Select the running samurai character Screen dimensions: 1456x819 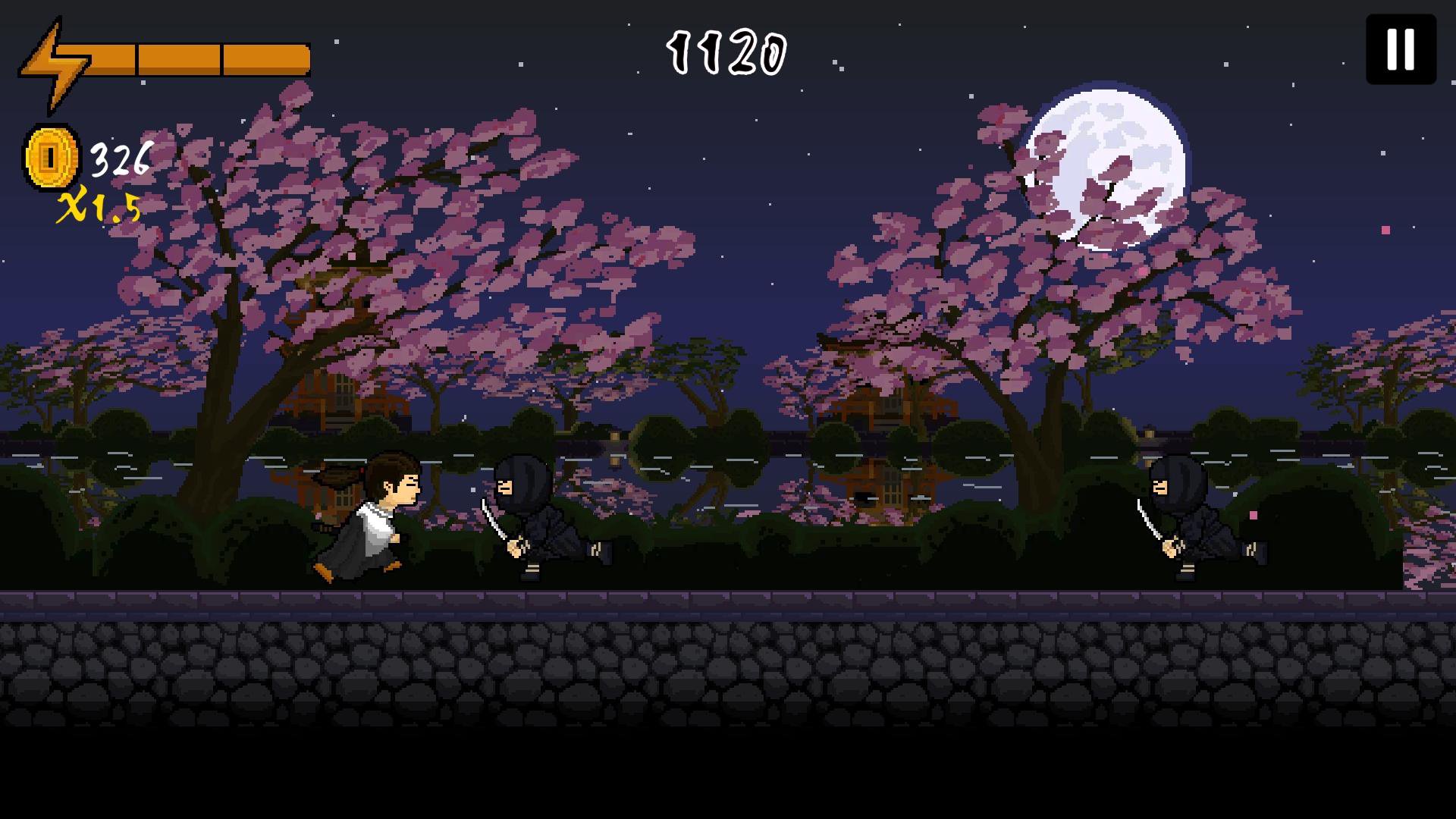point(372,516)
